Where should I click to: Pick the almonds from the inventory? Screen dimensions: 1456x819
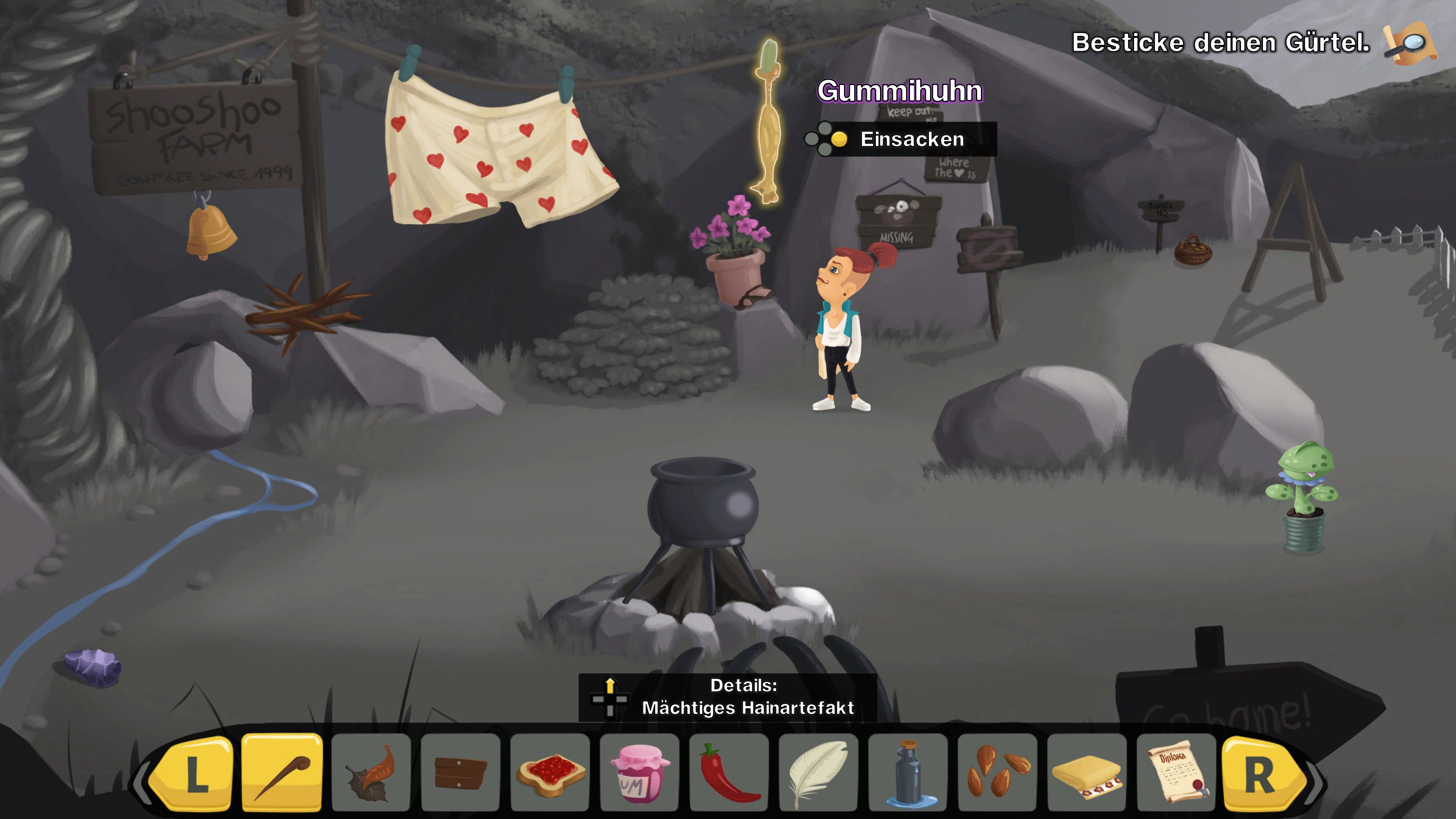(x=997, y=772)
